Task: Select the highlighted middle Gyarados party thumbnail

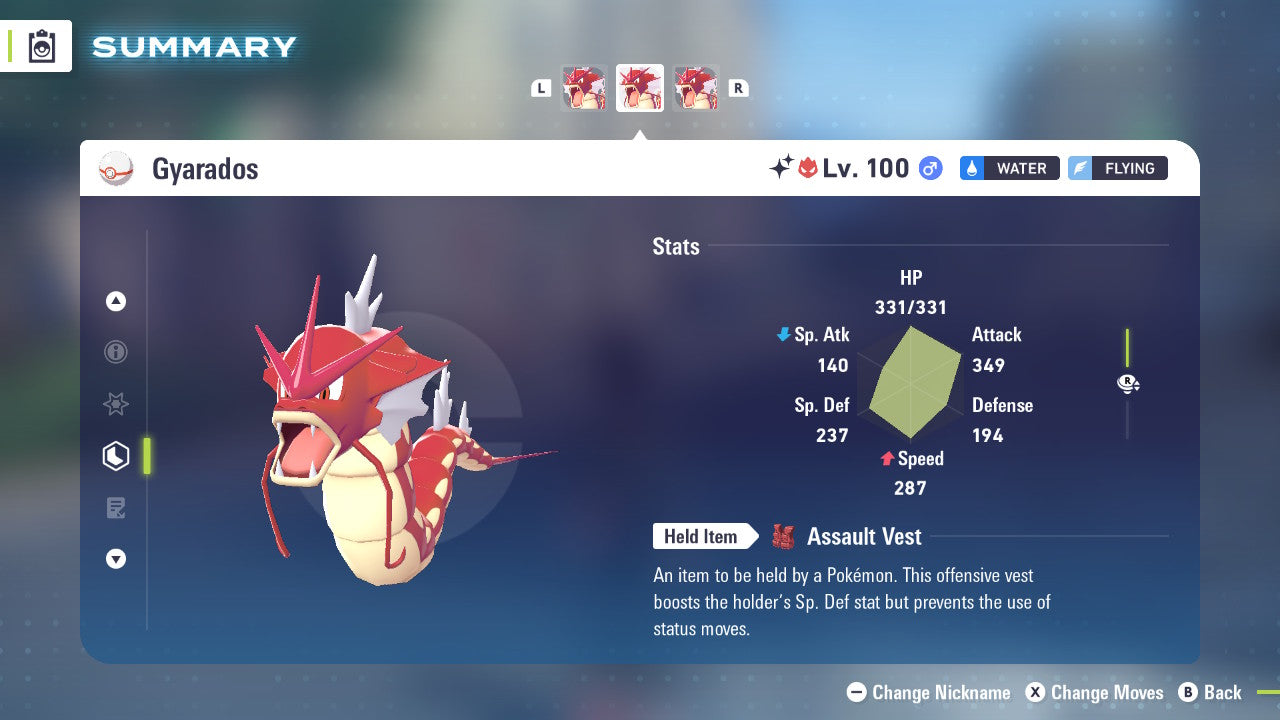Action: 639,87
